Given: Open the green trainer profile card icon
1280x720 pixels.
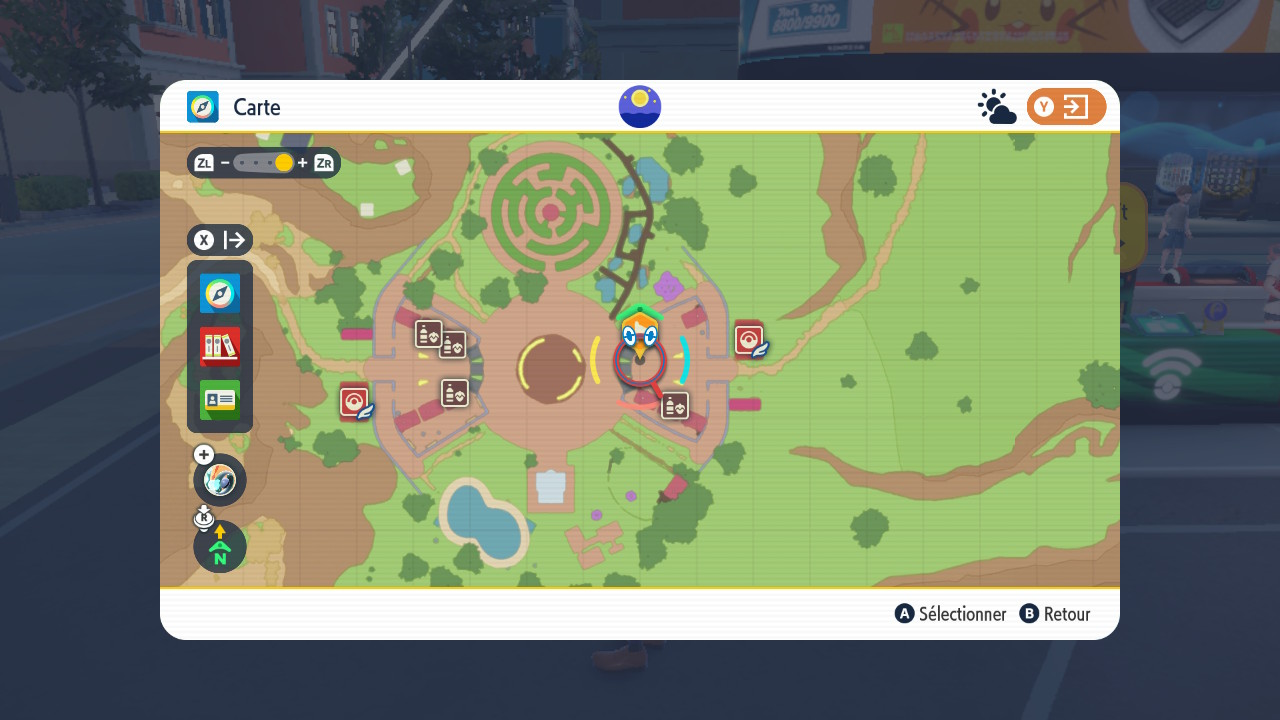Looking at the screenshot, I should click(220, 400).
